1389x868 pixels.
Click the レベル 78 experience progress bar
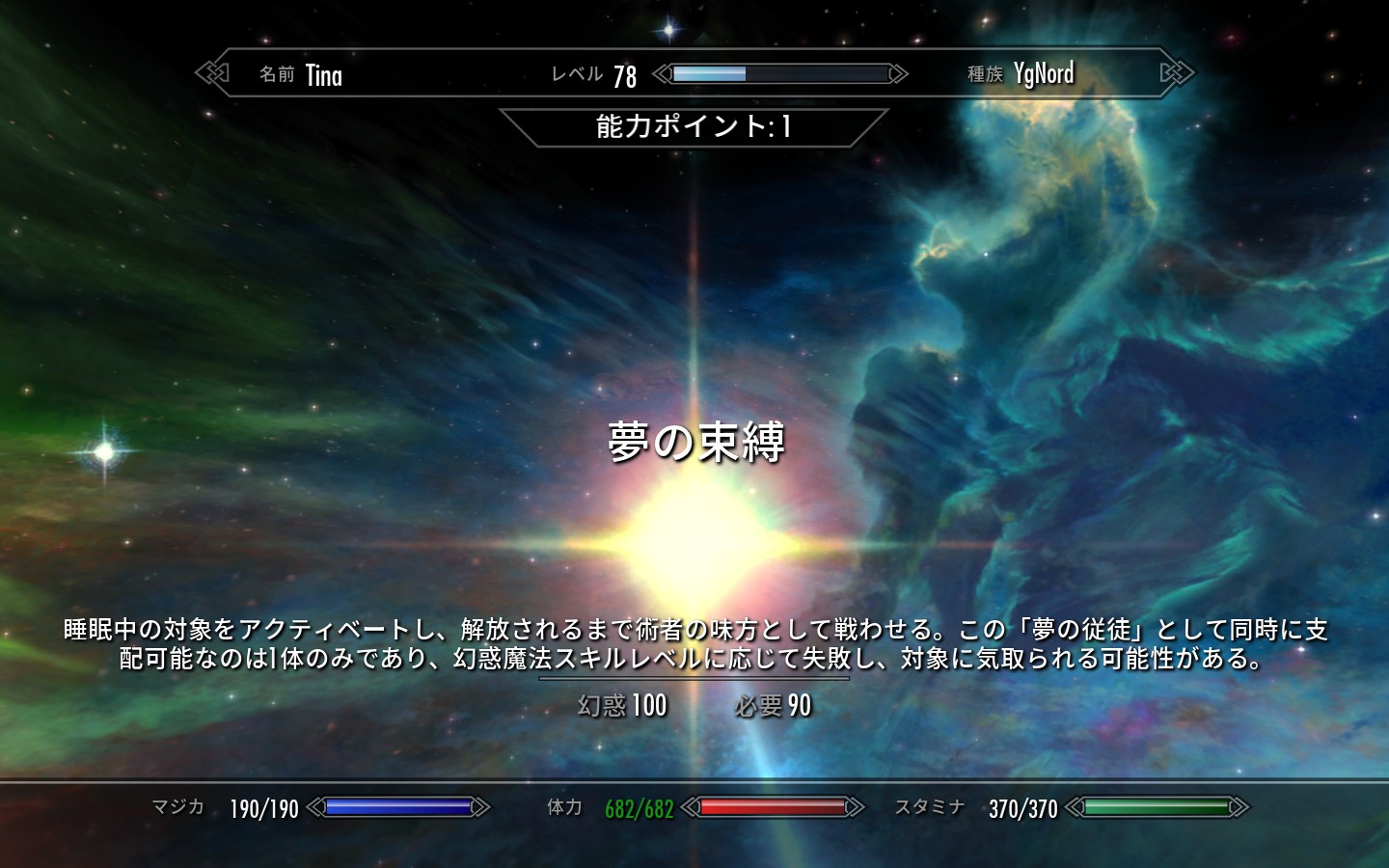[779, 71]
